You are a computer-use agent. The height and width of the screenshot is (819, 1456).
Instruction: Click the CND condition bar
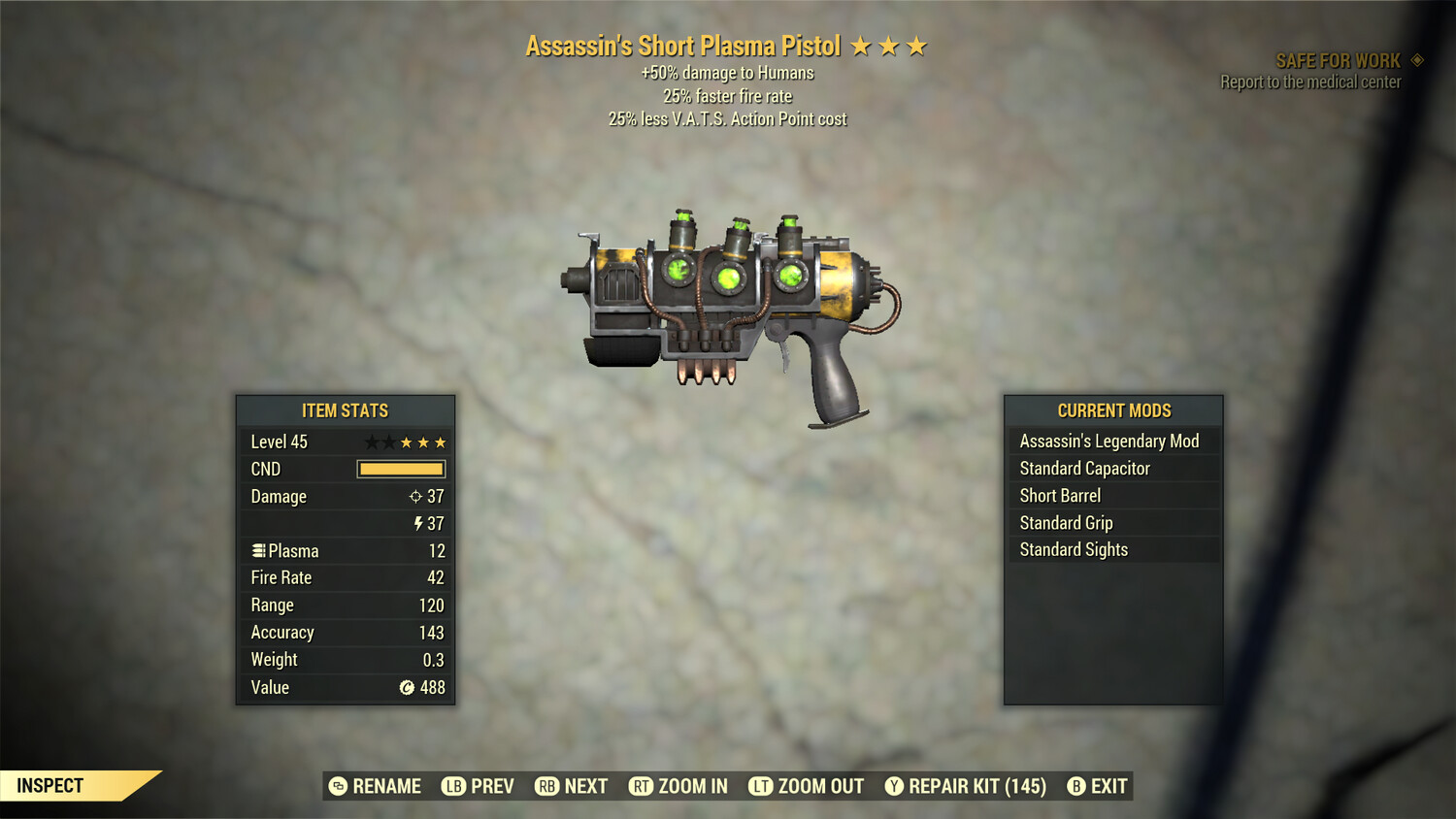tap(400, 469)
